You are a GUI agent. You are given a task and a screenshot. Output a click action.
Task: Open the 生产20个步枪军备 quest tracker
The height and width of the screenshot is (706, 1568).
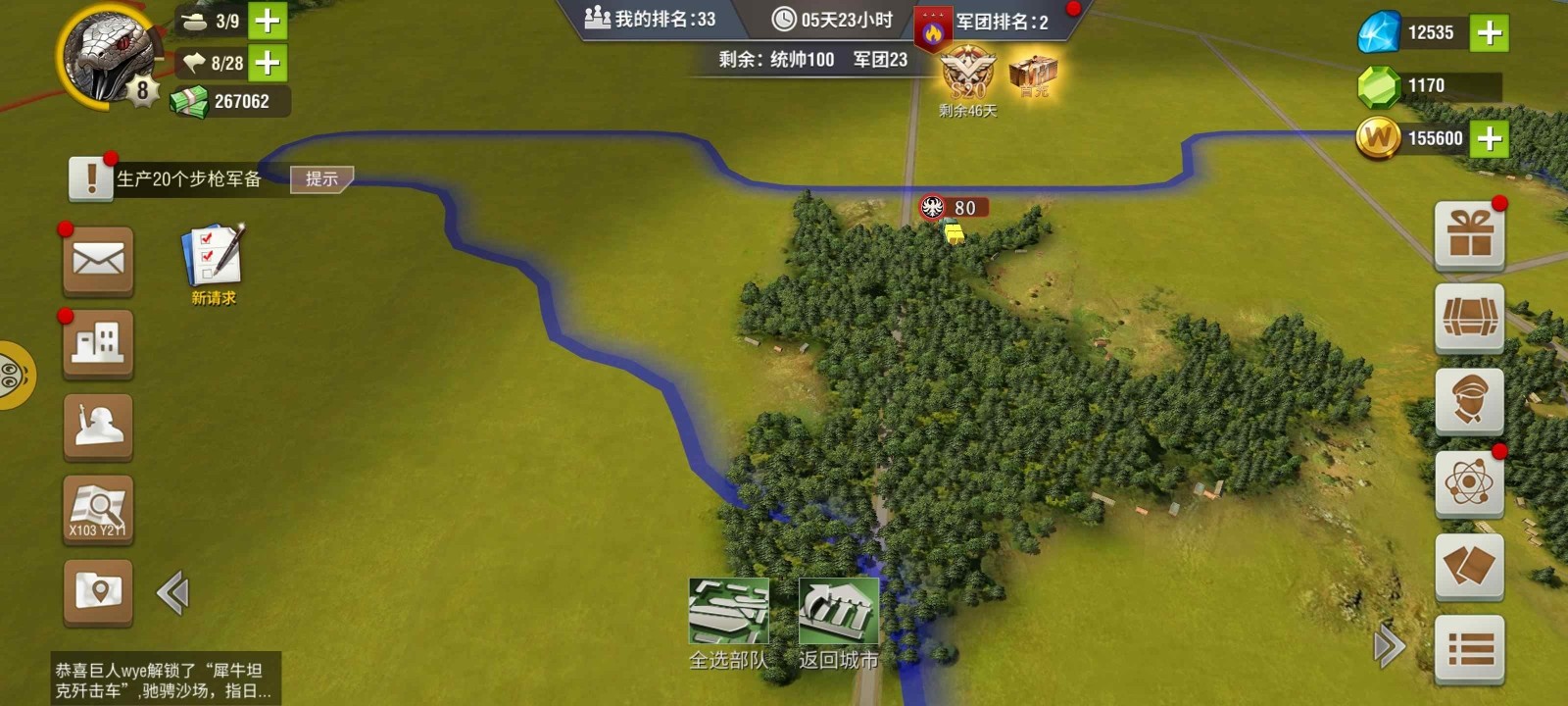(x=188, y=178)
